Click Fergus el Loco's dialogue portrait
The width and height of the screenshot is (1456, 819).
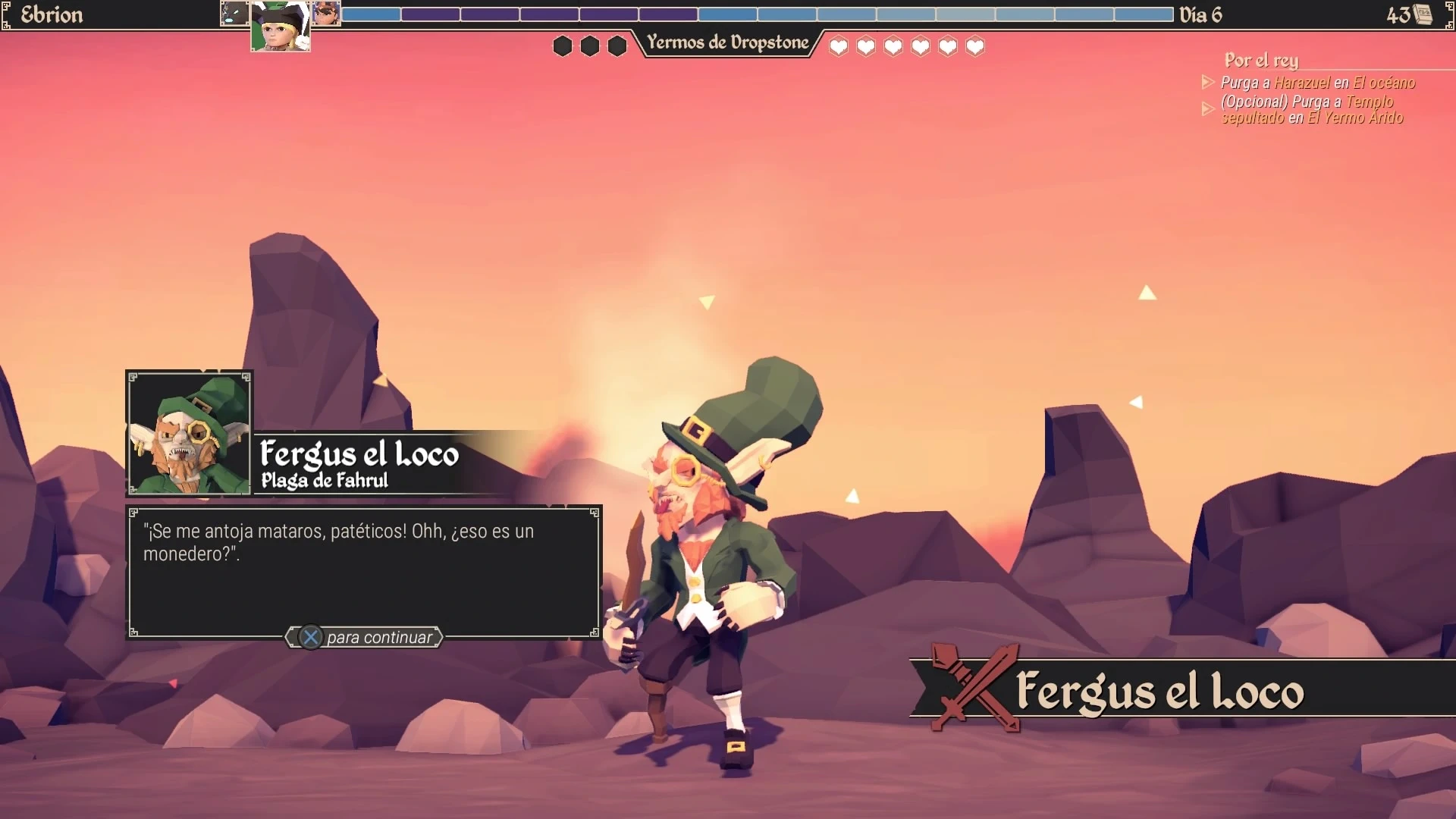coord(189,433)
